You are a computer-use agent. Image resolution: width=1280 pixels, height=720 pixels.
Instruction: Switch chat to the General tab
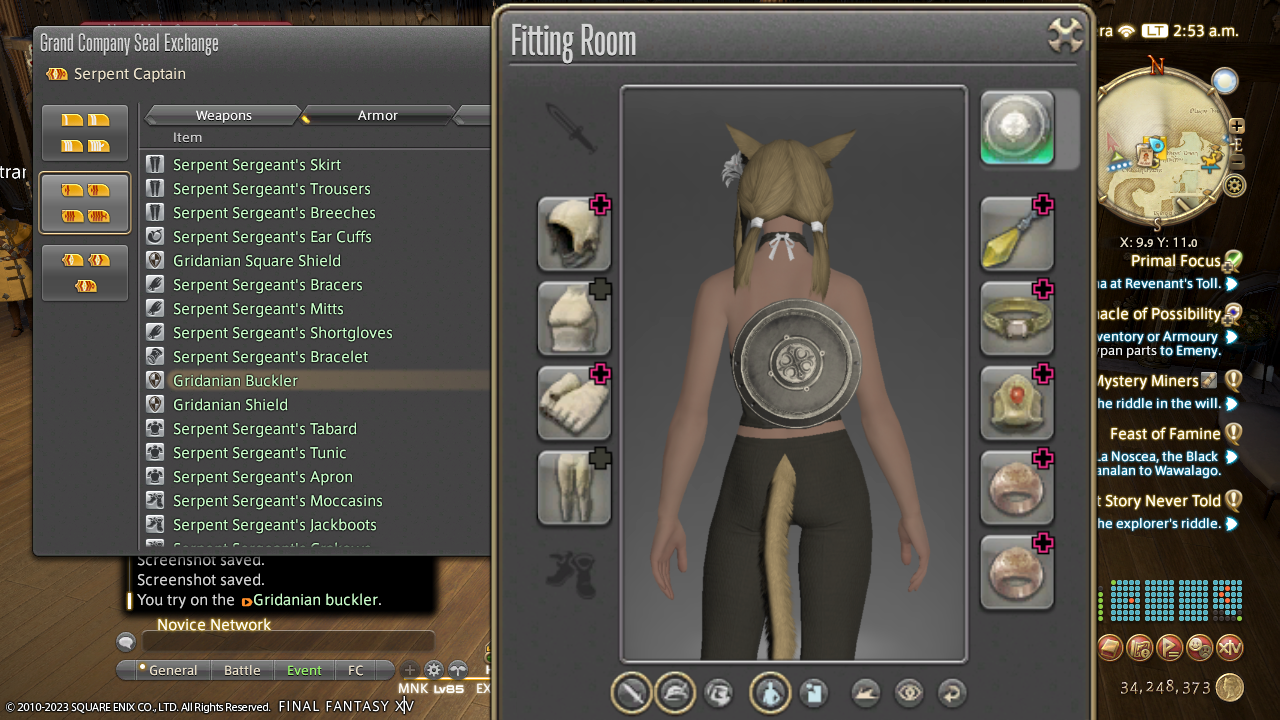tap(172, 670)
